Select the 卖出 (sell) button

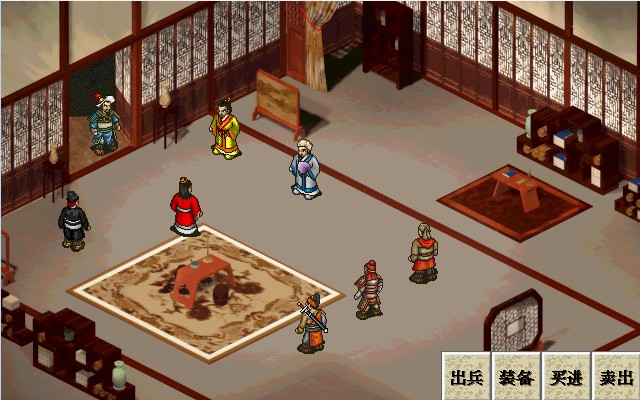[615, 377]
